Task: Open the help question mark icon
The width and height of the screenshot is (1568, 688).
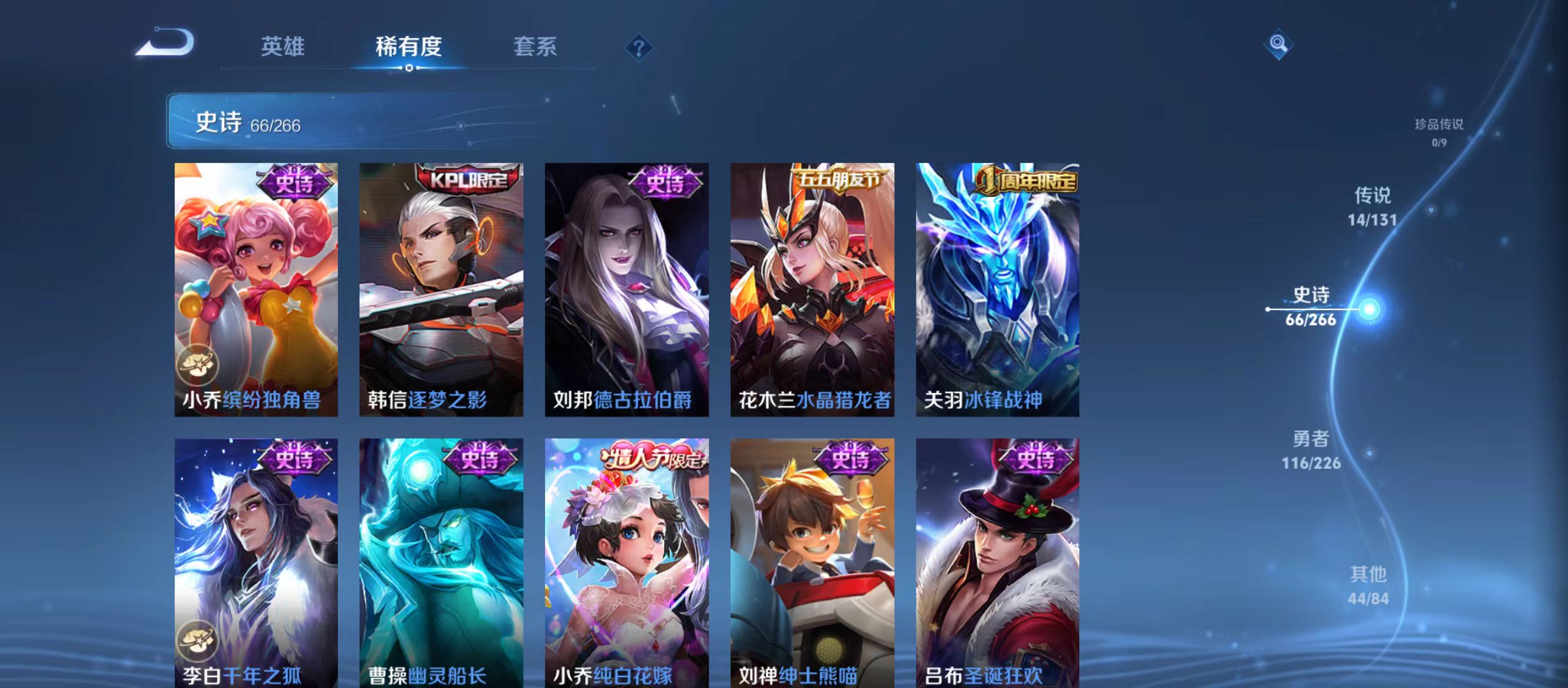Action: click(639, 48)
